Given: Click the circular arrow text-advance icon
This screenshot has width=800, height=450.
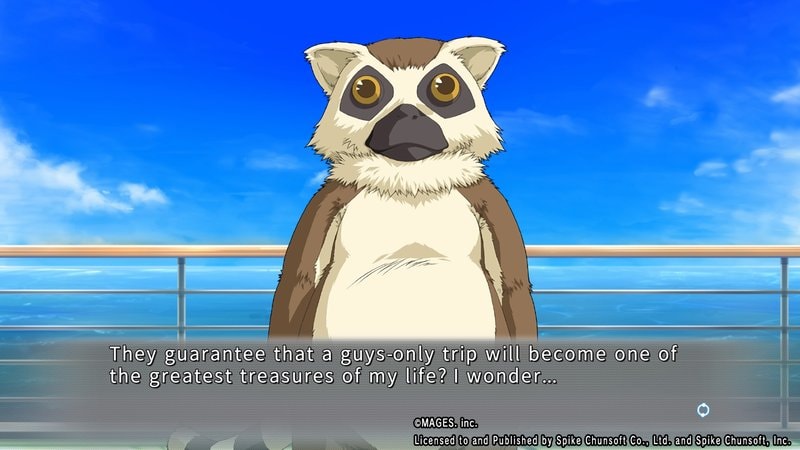Looking at the screenshot, I should (x=703, y=410).
